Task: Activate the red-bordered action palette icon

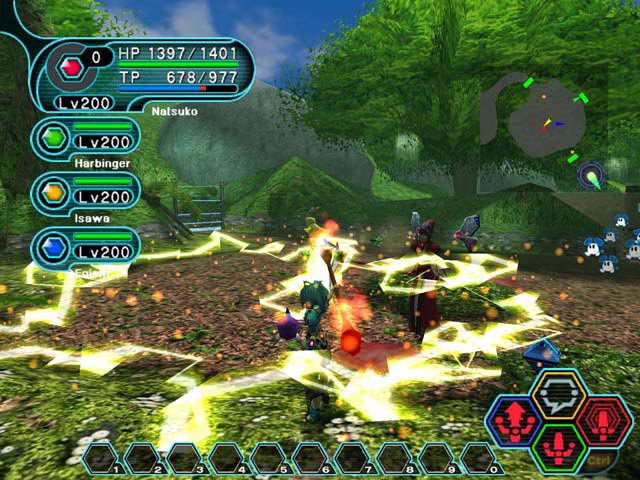Action: (603, 421)
